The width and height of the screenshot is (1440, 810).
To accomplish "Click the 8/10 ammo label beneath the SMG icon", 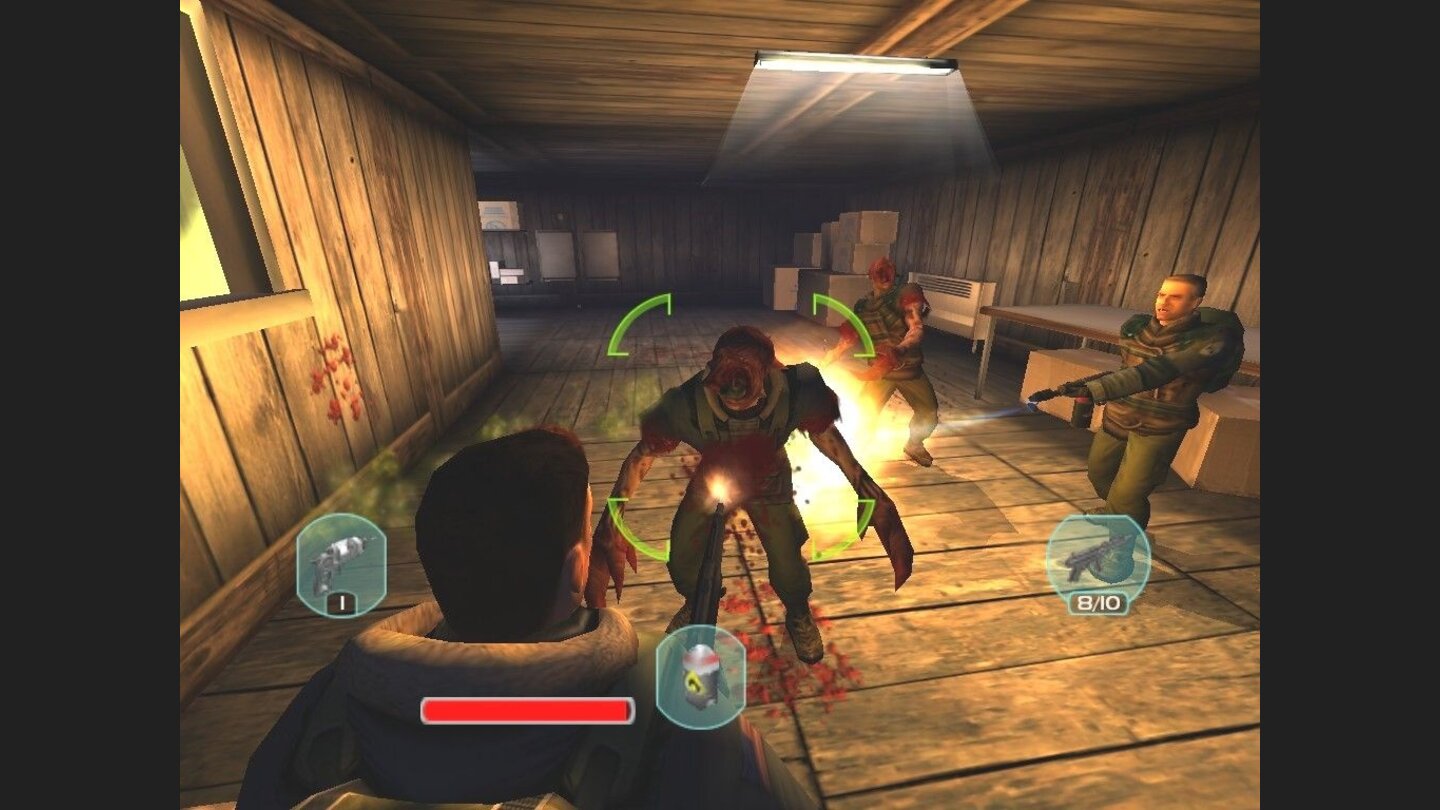I will coord(1100,604).
